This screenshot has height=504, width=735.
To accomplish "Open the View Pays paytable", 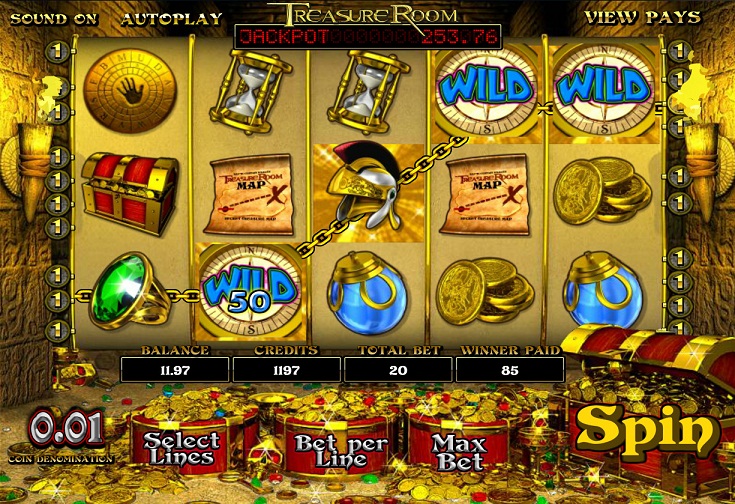I will click(x=625, y=17).
